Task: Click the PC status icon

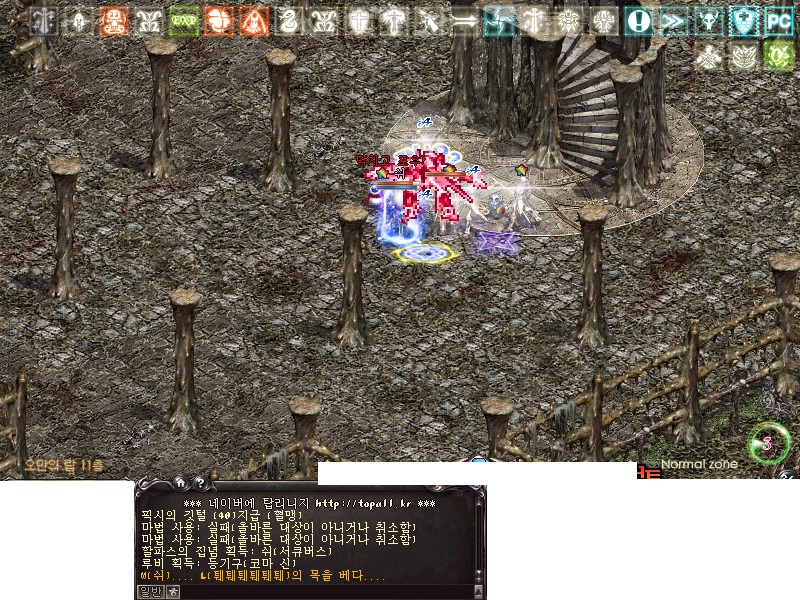Action: (778, 21)
